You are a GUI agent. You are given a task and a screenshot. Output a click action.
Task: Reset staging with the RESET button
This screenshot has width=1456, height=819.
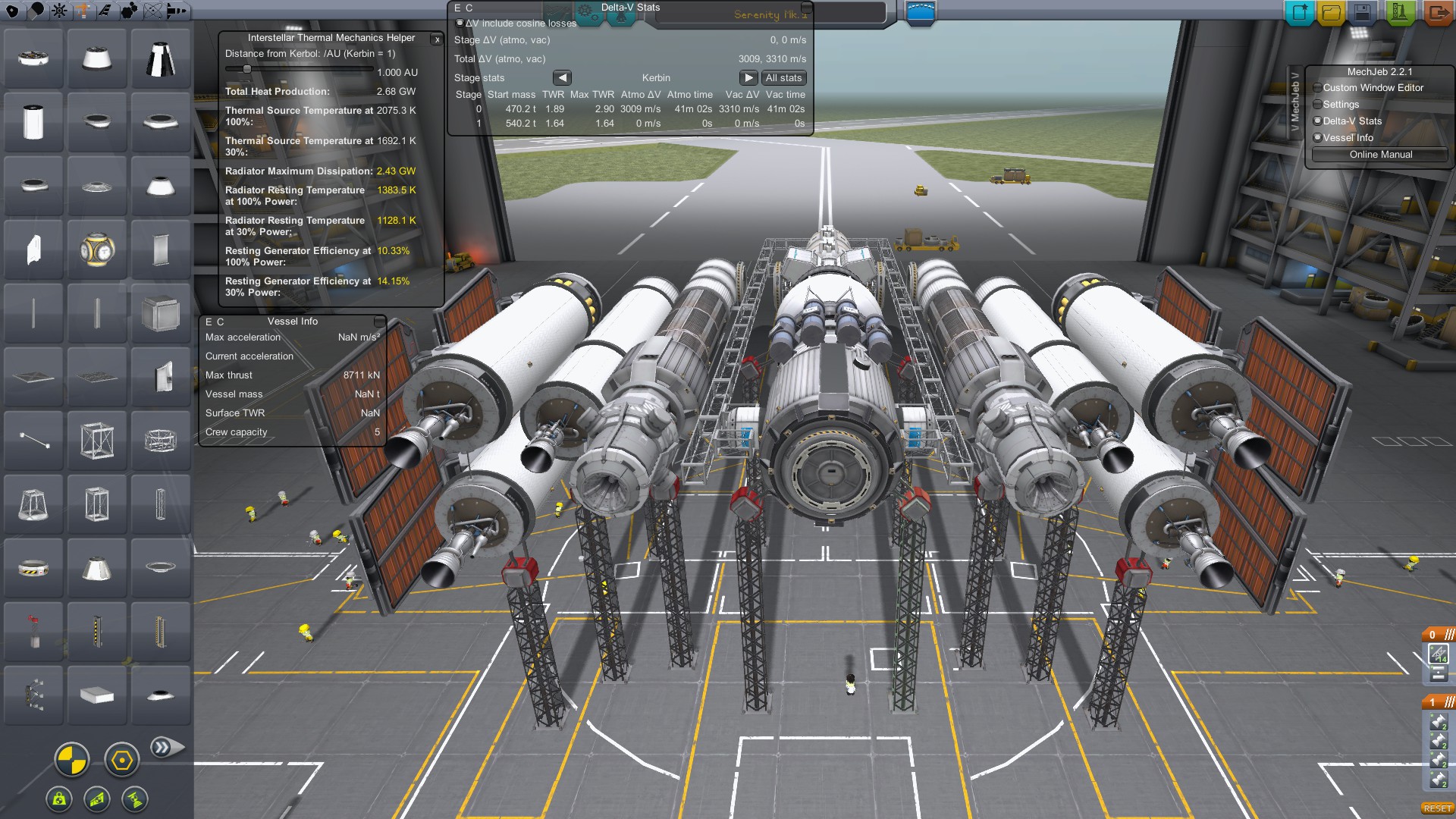pos(1437,808)
